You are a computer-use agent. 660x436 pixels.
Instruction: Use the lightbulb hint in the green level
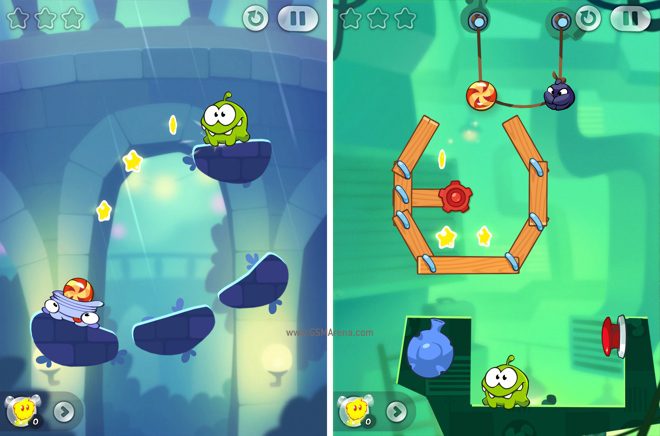click(x=355, y=410)
